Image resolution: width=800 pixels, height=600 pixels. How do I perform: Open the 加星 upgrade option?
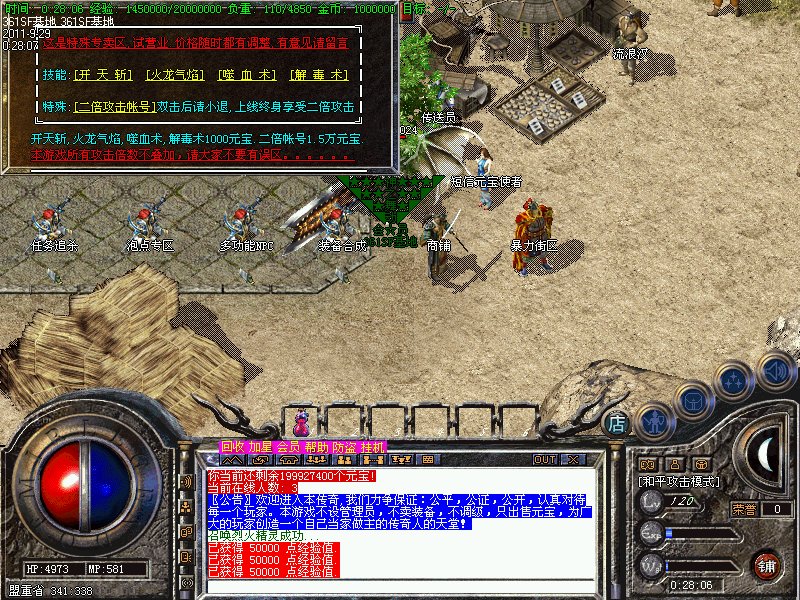pos(261,447)
